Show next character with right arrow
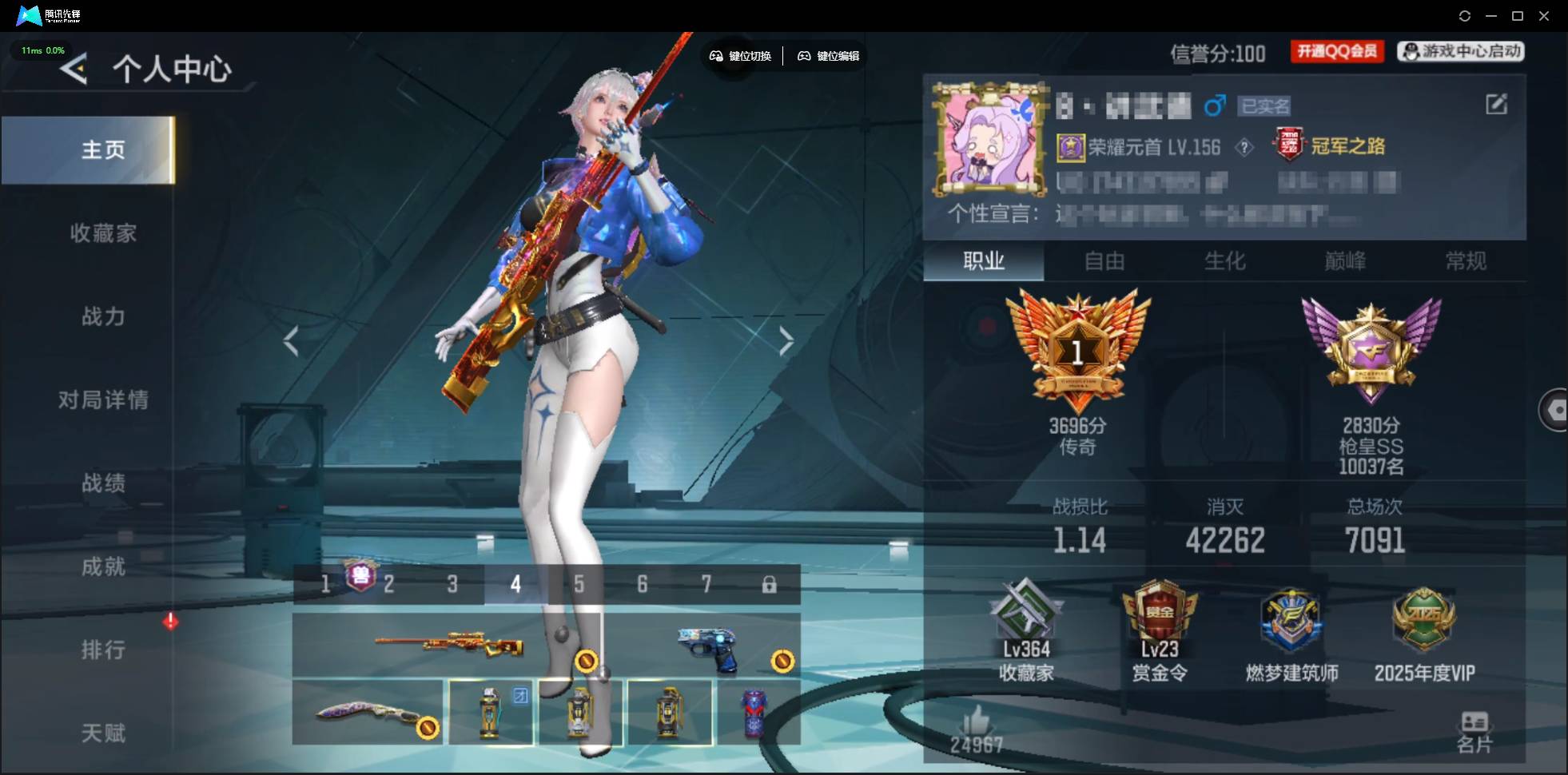Viewport: 1568px width, 775px height. coord(786,341)
